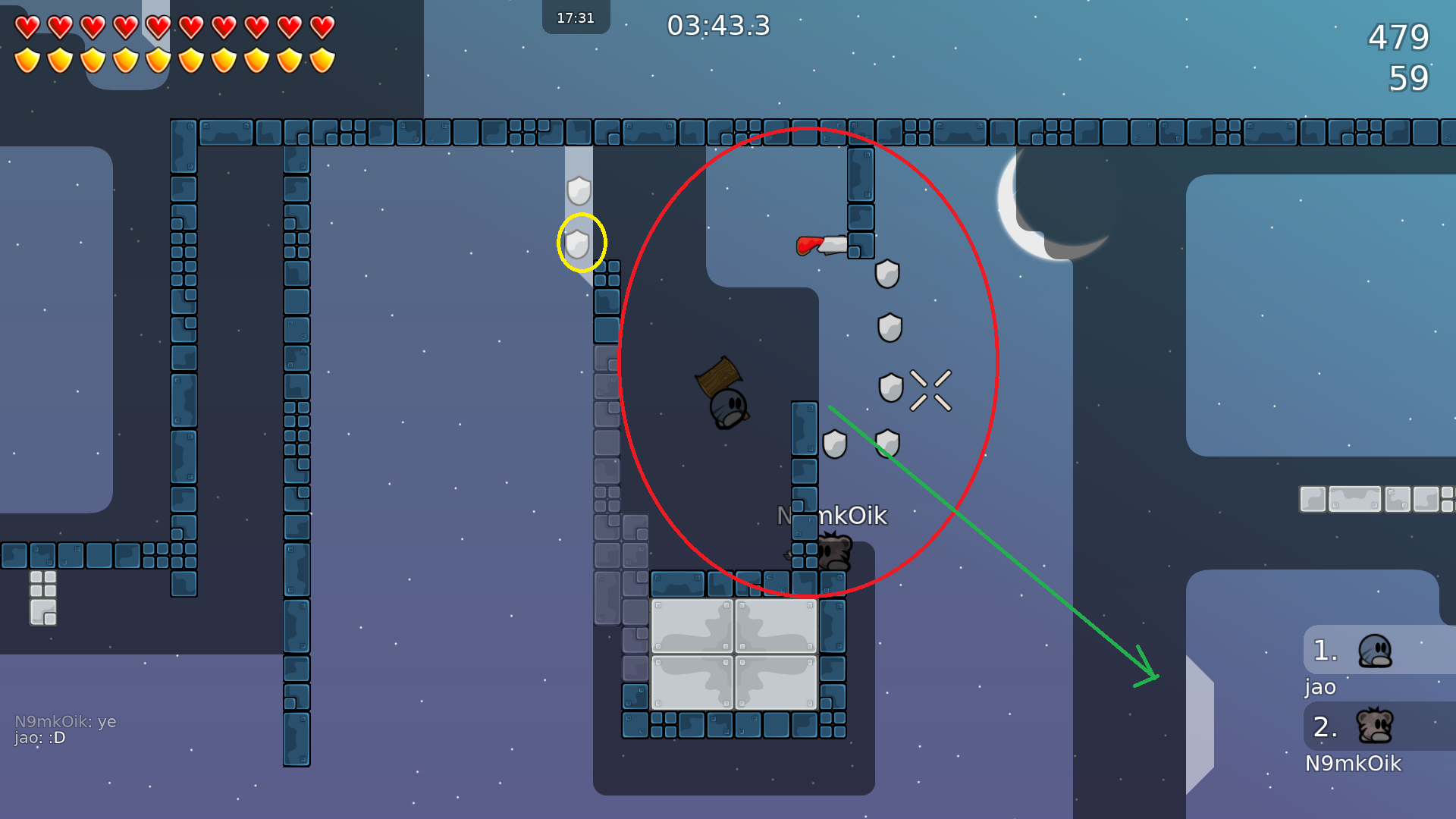Collect the shield inside the yellow circle
The width and height of the screenshot is (1456, 819).
pos(579,243)
